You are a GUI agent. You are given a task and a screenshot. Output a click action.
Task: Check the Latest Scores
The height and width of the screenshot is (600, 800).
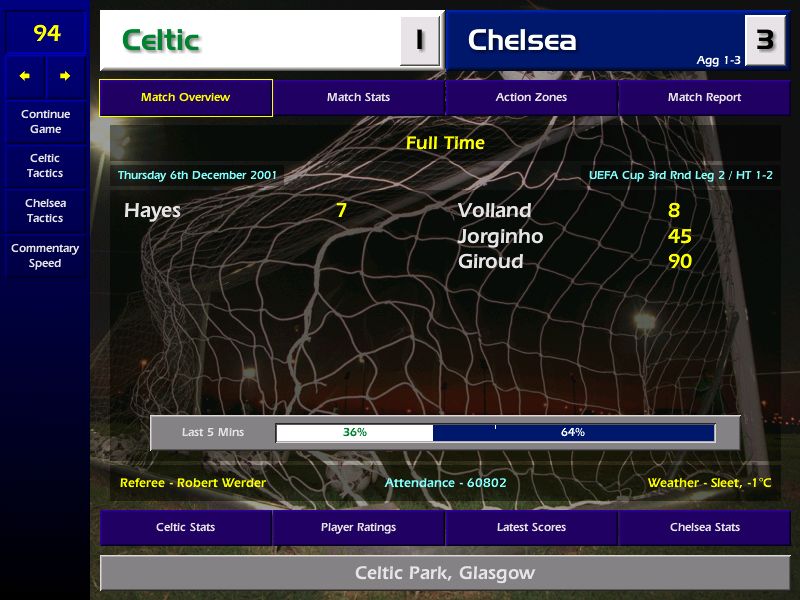pos(531,527)
